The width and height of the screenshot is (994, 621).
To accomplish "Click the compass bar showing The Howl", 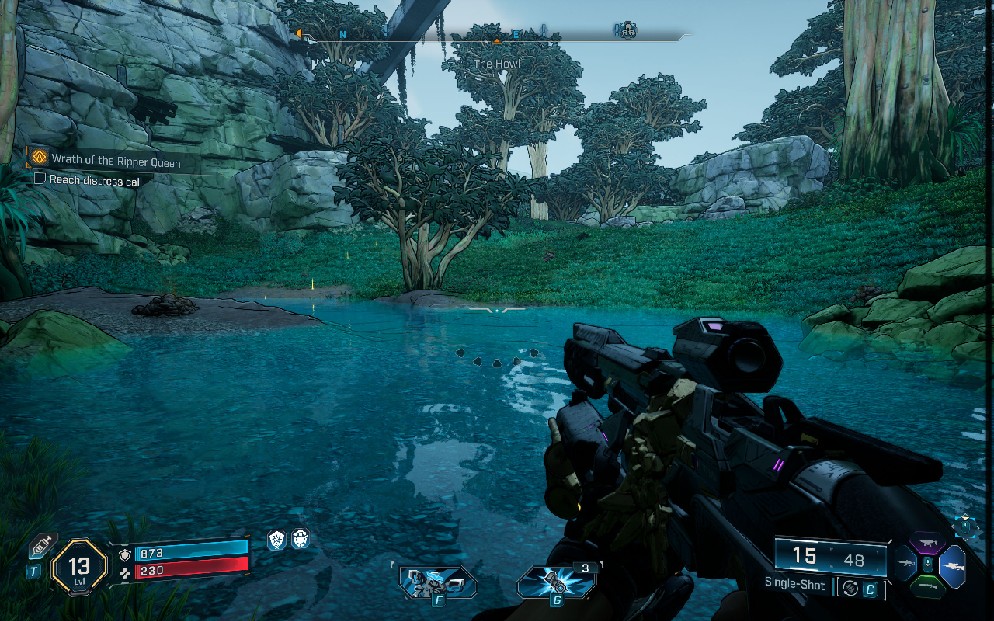I will 497,36.
